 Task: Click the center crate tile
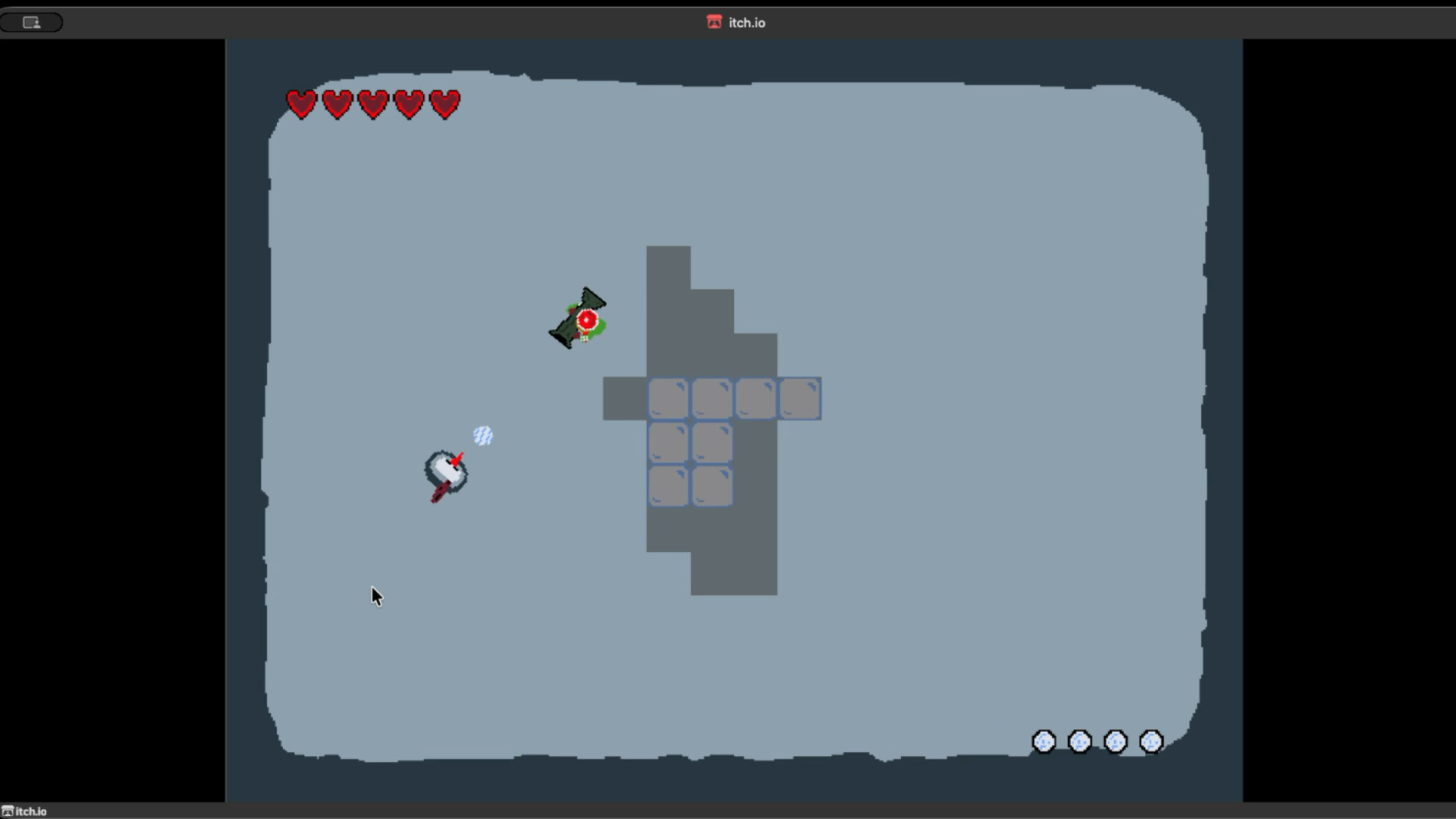click(x=711, y=442)
